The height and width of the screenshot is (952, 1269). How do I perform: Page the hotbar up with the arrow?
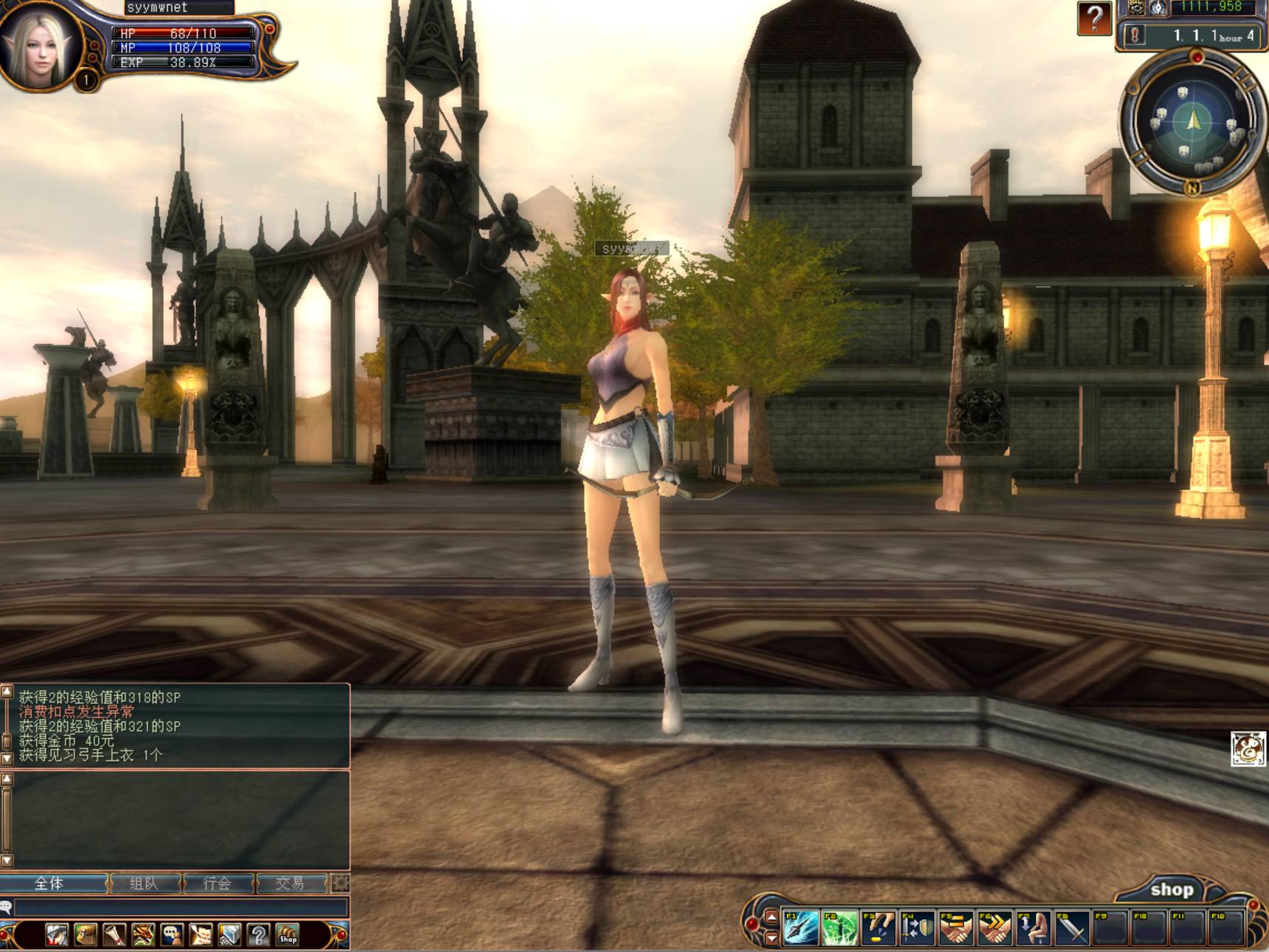(x=771, y=917)
